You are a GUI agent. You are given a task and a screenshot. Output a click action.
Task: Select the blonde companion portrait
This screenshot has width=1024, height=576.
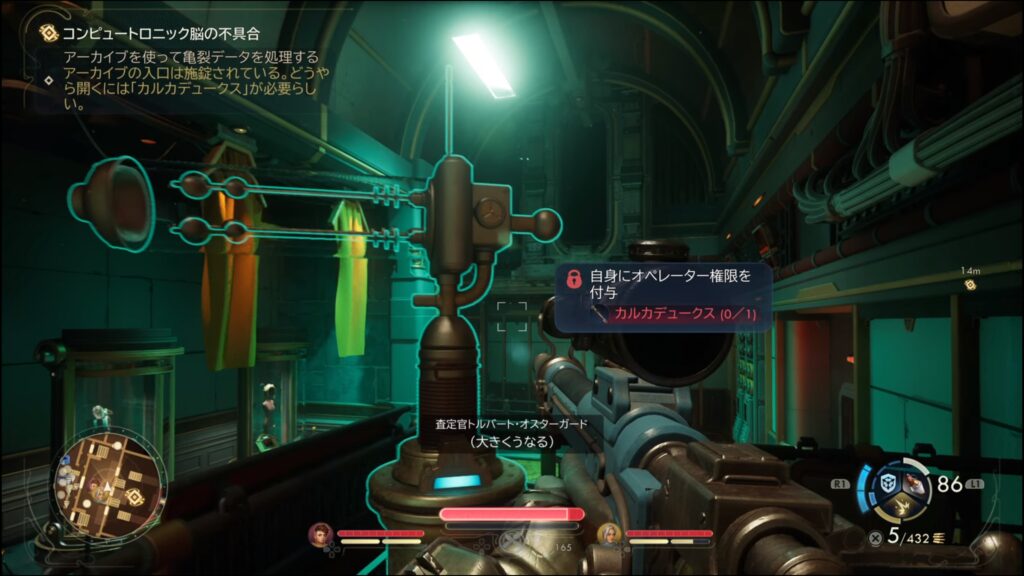click(x=609, y=534)
